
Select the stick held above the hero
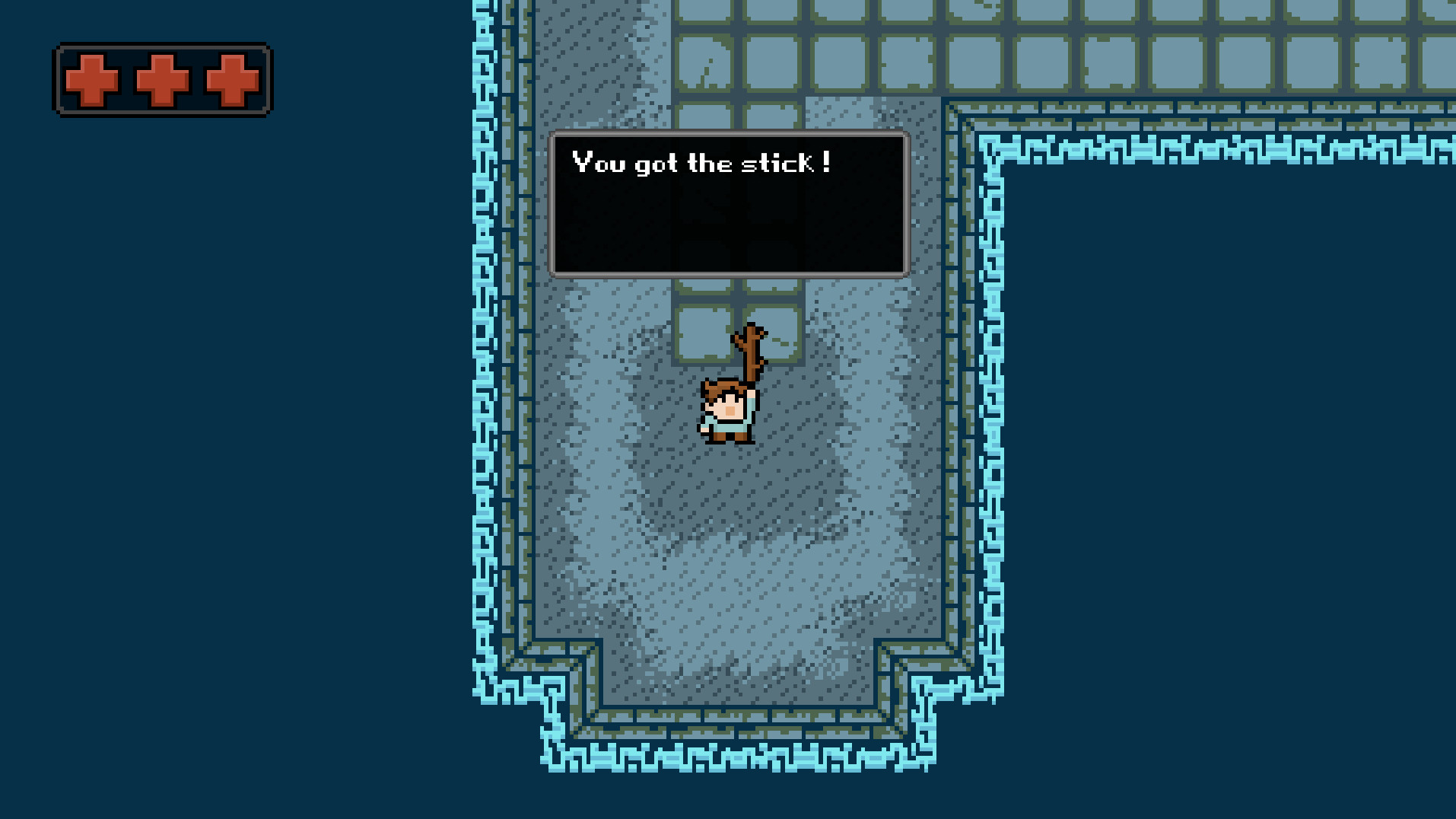pyautogui.click(x=749, y=350)
